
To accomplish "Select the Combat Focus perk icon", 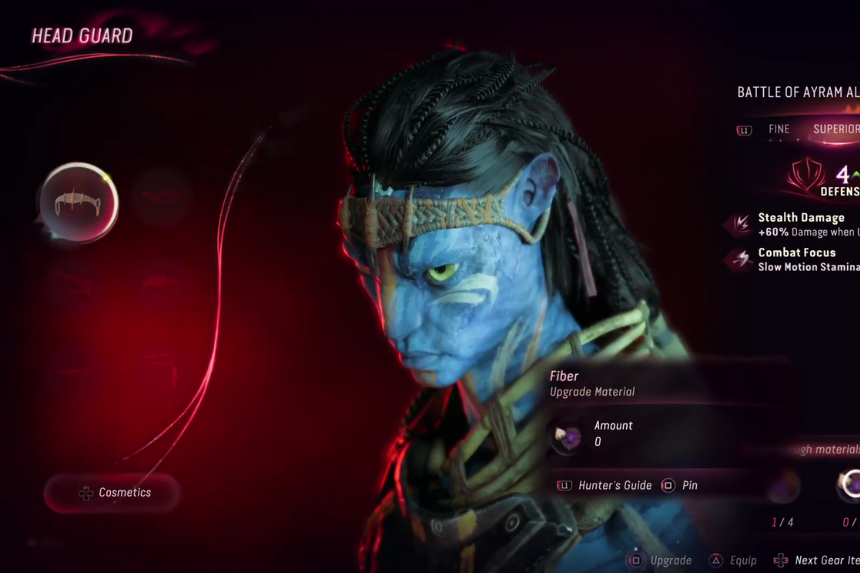I will pos(738,260).
